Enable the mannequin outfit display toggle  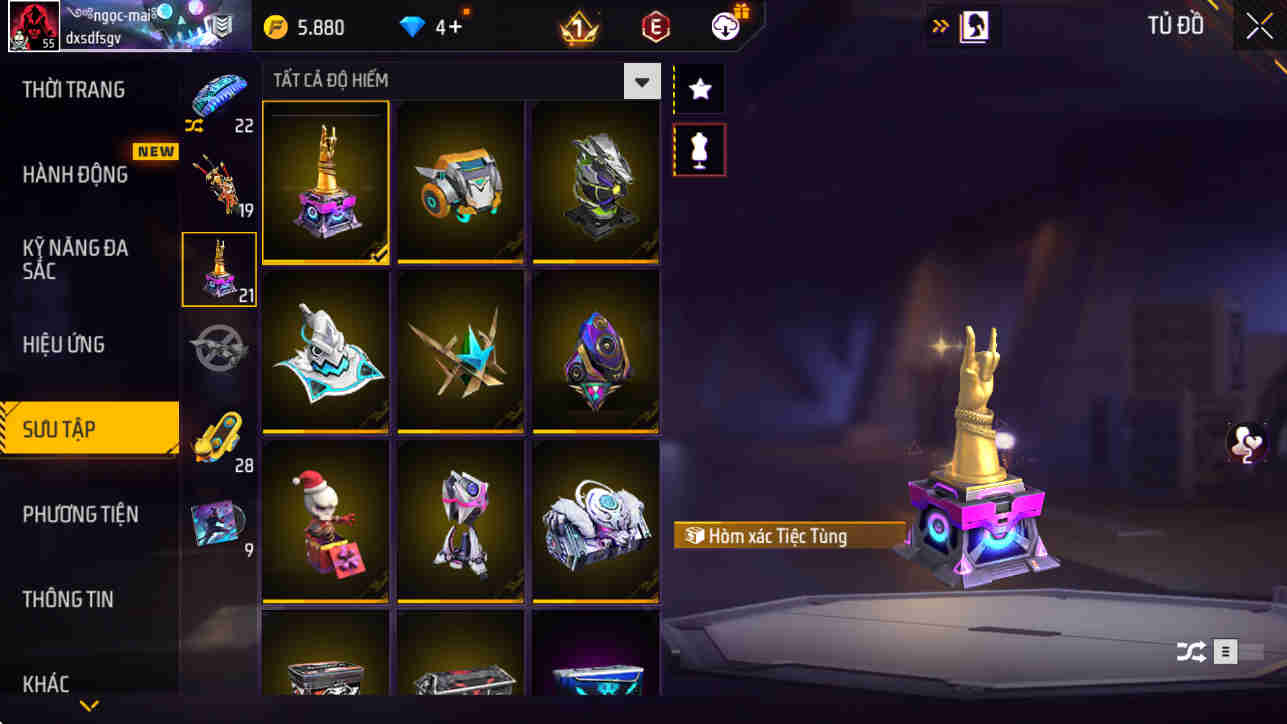699,149
